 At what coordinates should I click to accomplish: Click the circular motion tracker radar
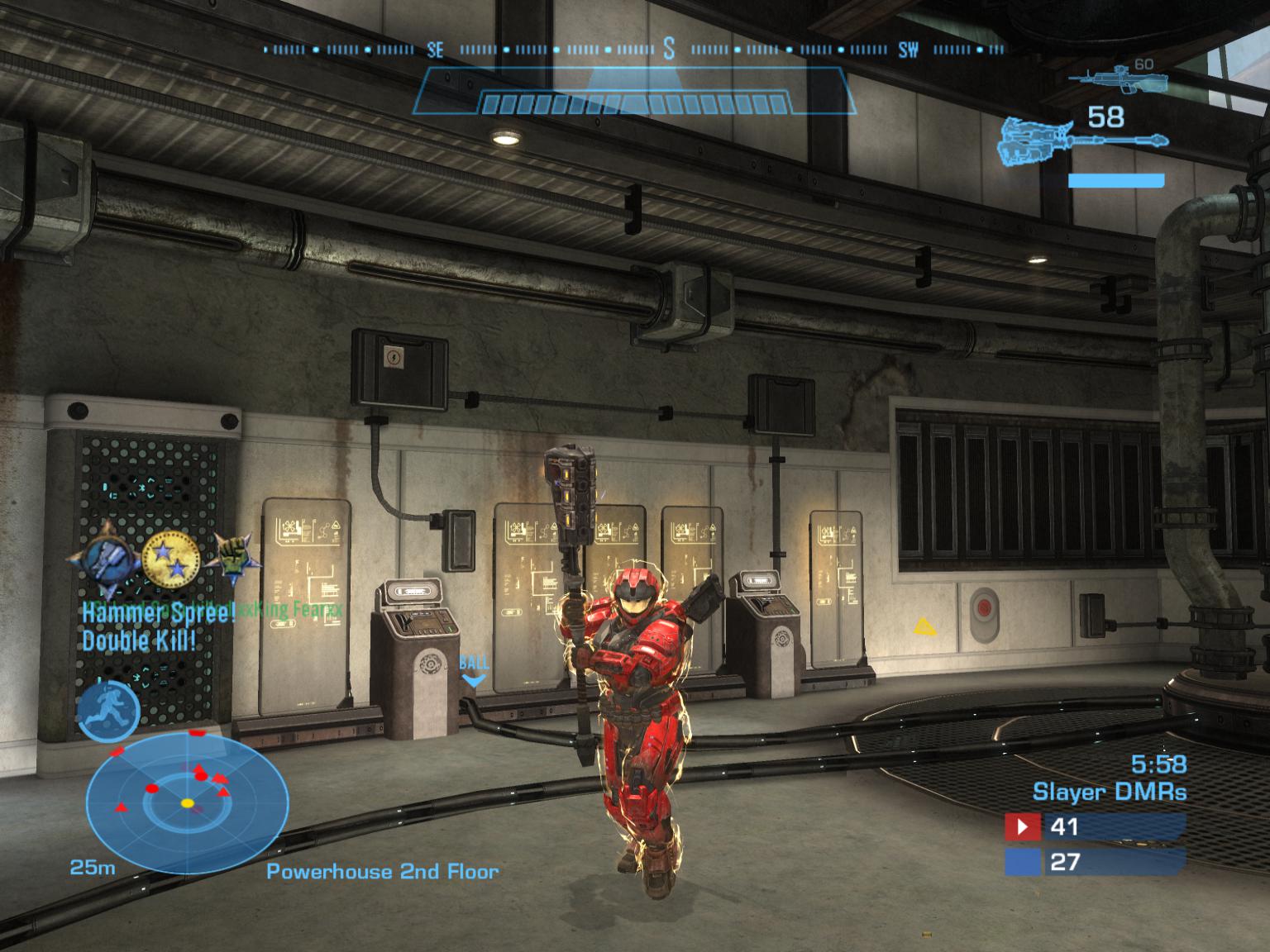(x=188, y=802)
